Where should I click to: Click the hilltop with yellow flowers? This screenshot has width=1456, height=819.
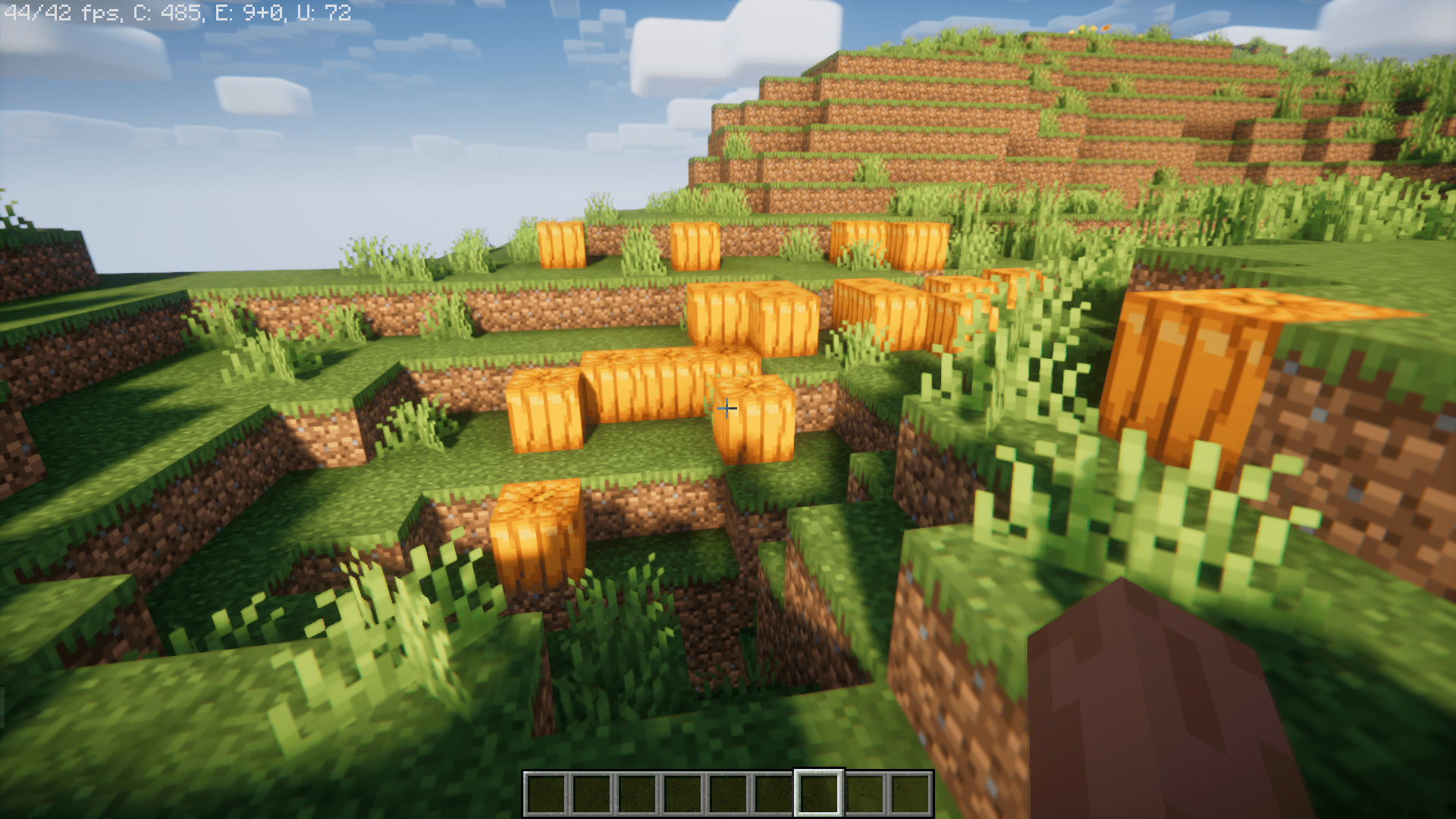pos(1084,30)
